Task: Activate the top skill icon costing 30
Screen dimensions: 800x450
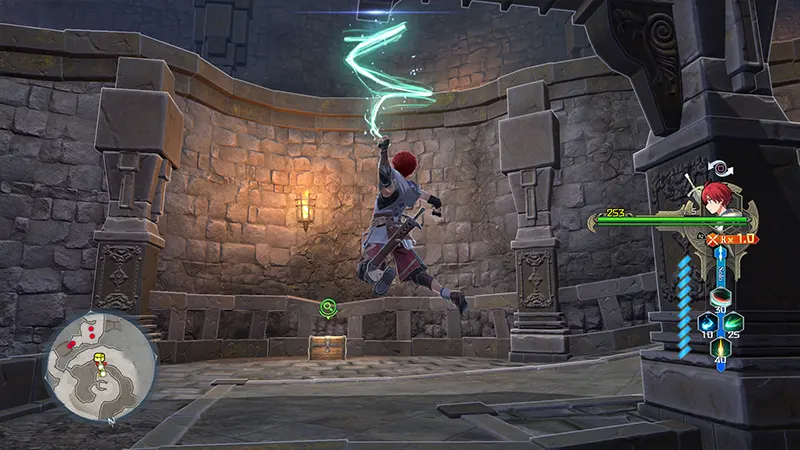Action: 720,297
